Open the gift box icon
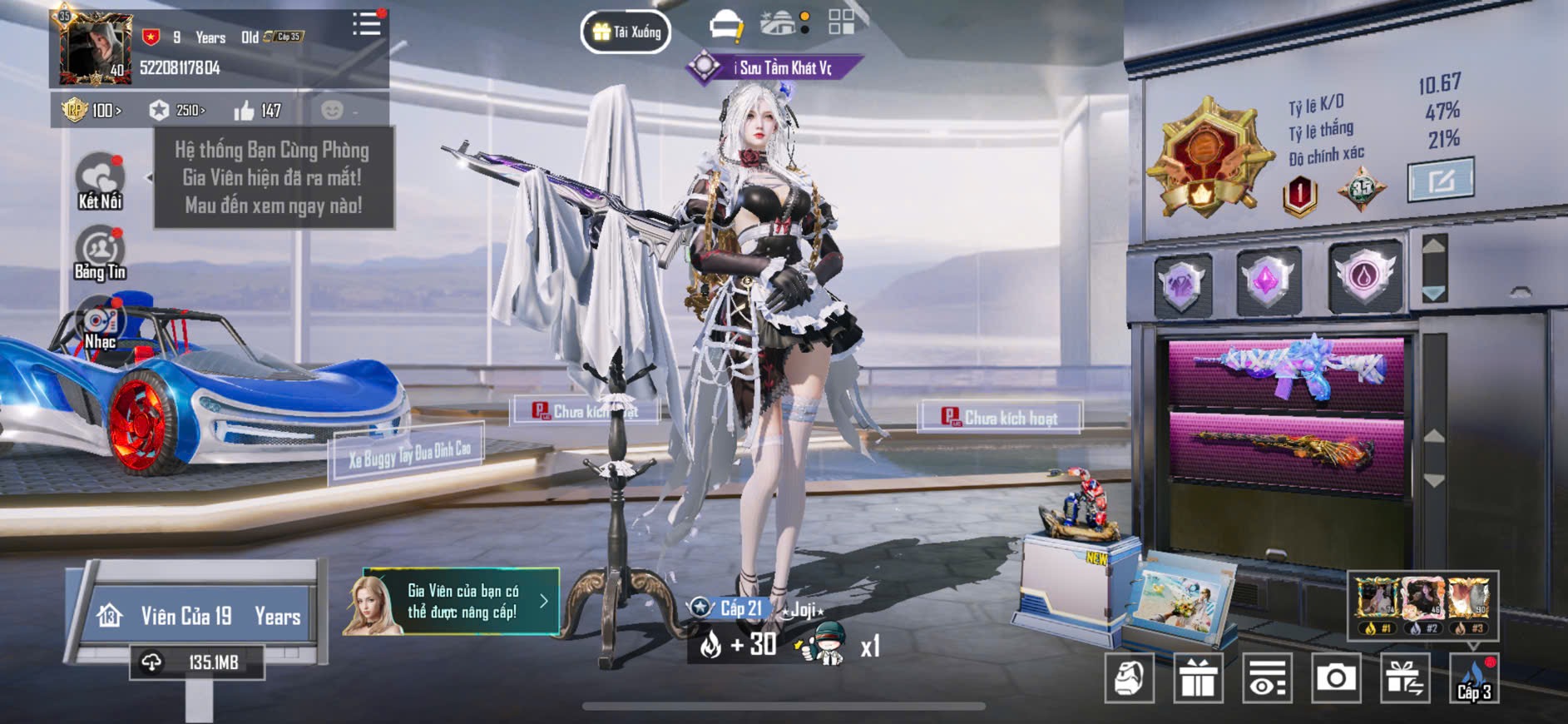The width and height of the screenshot is (1568, 724). 1198,678
